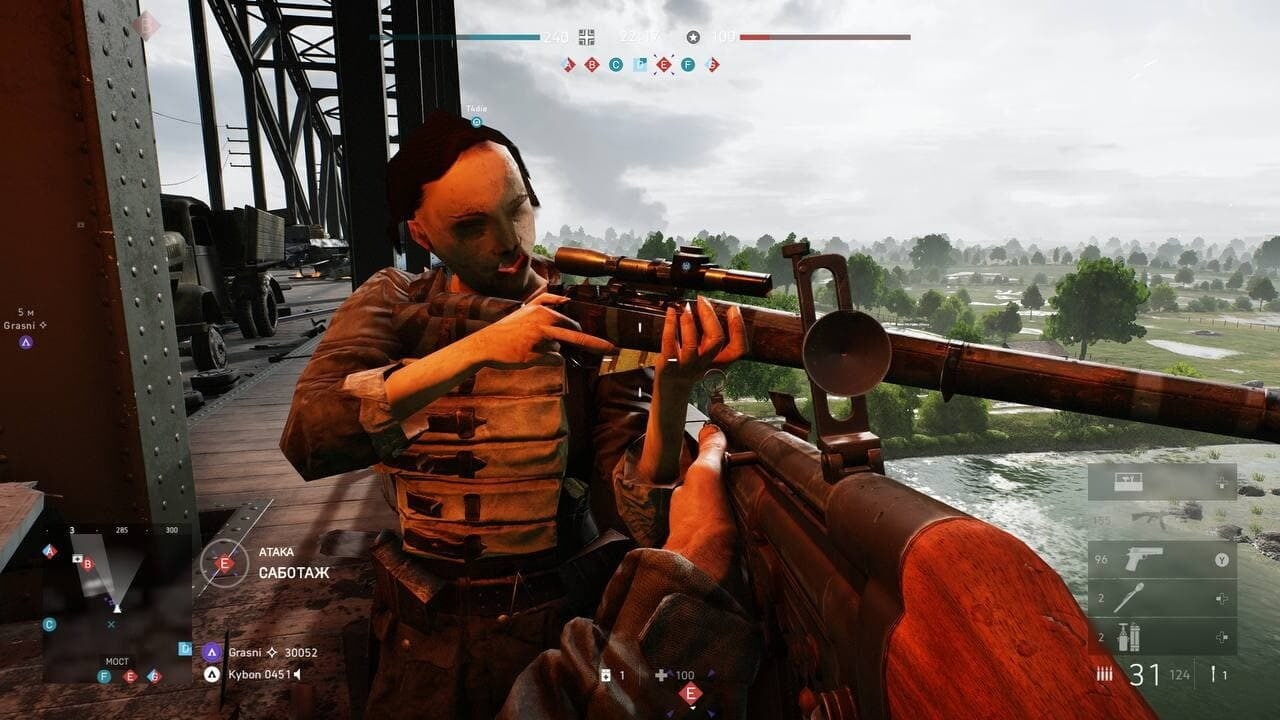Select objective flag G in top bar
The image size is (1280, 720).
tap(712, 65)
